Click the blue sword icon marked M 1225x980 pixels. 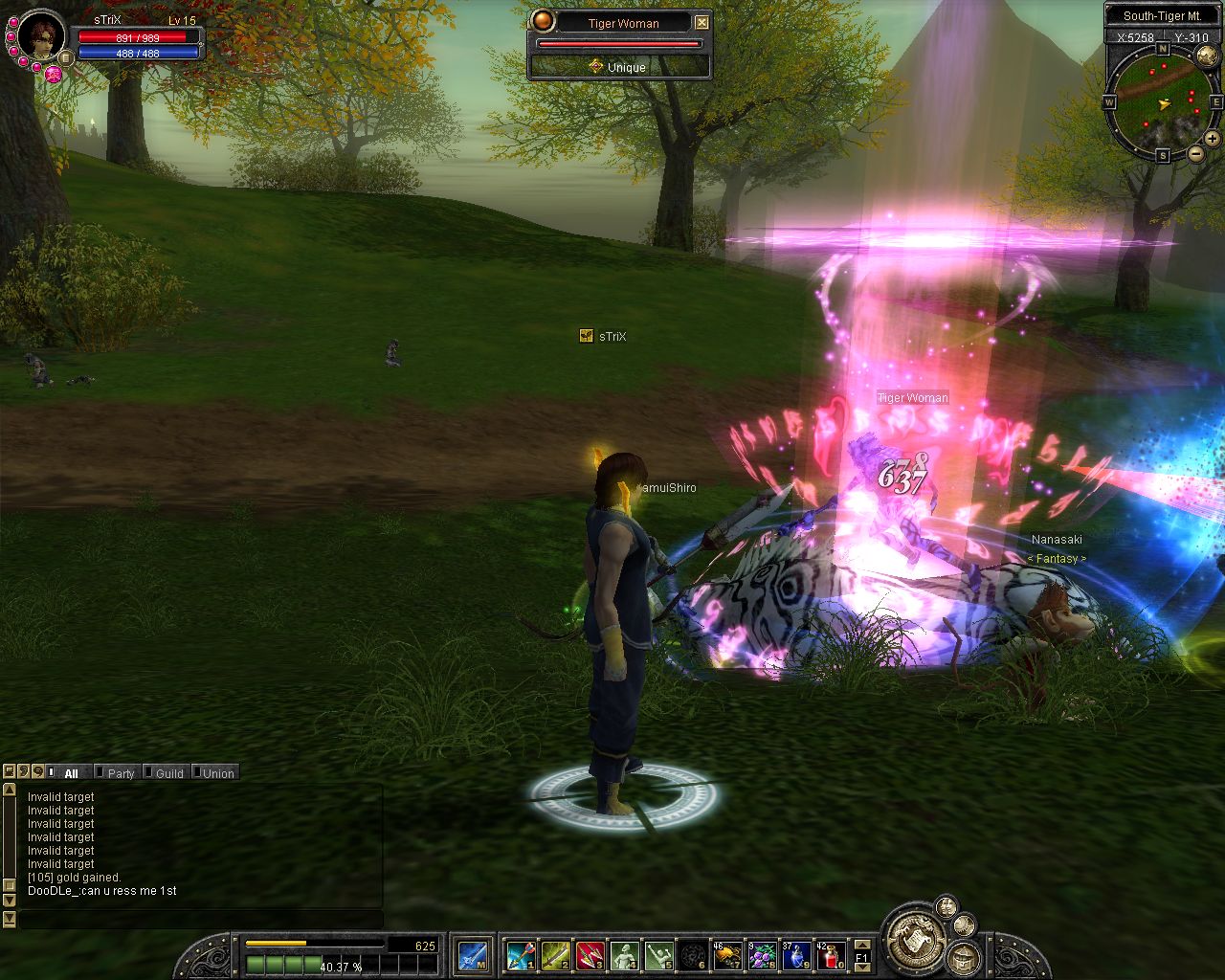tap(473, 955)
